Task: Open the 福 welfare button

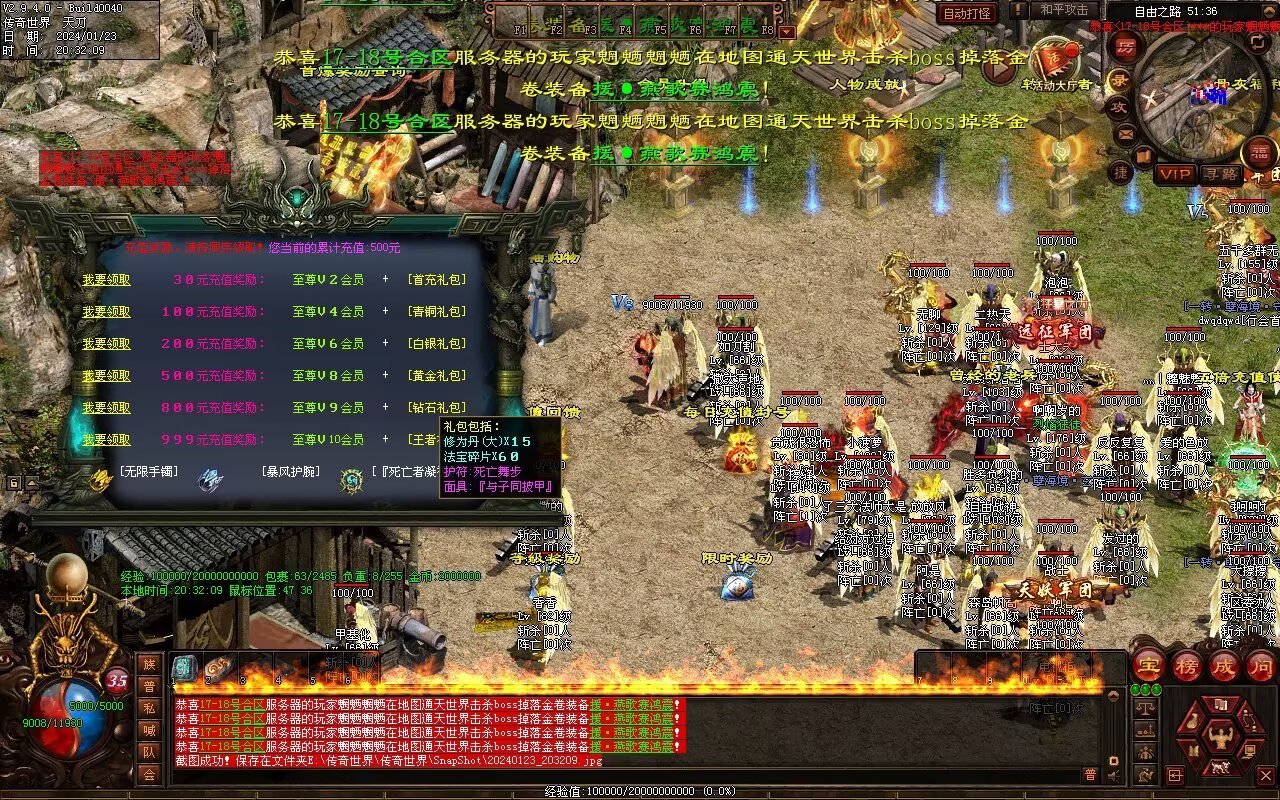Action: click(x=1260, y=153)
